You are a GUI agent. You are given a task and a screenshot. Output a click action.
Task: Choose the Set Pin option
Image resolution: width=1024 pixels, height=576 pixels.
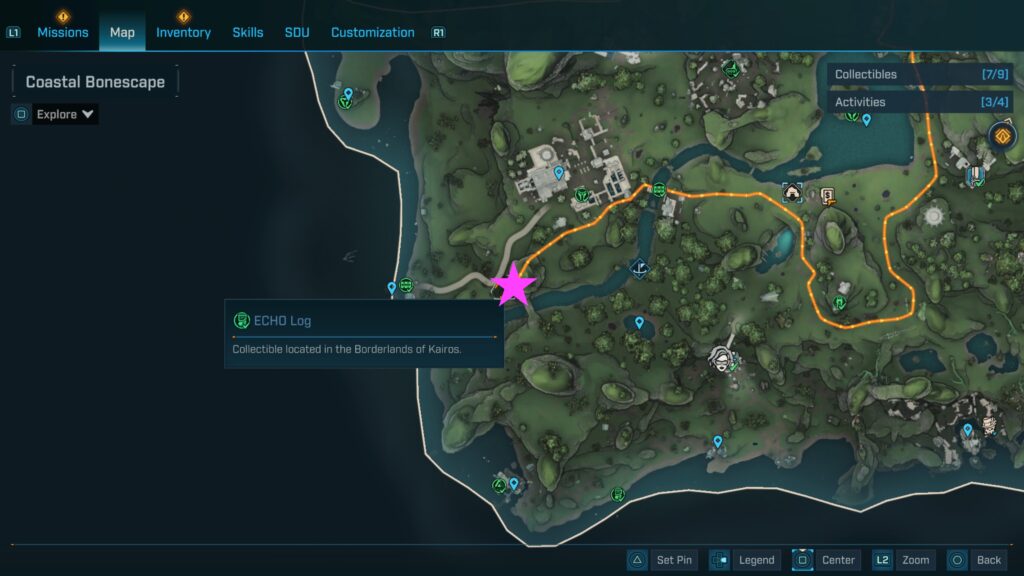(x=661, y=560)
